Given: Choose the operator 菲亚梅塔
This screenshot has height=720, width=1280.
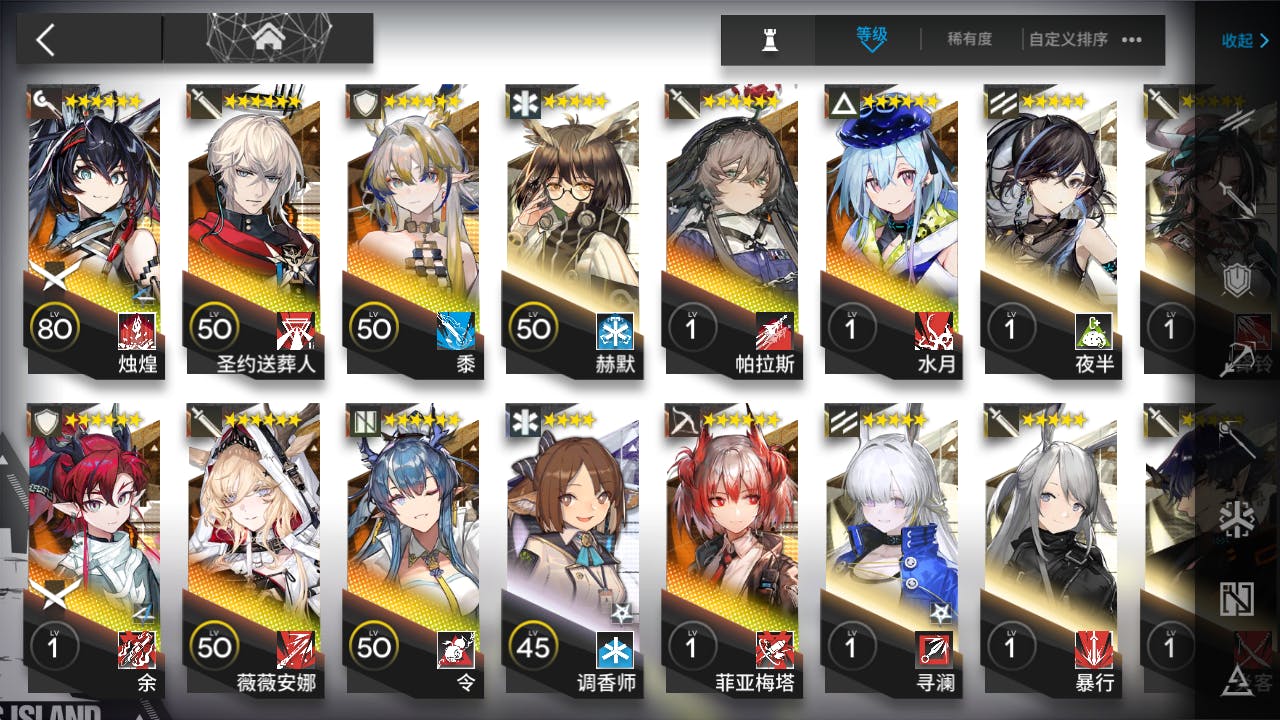Looking at the screenshot, I should [x=732, y=550].
